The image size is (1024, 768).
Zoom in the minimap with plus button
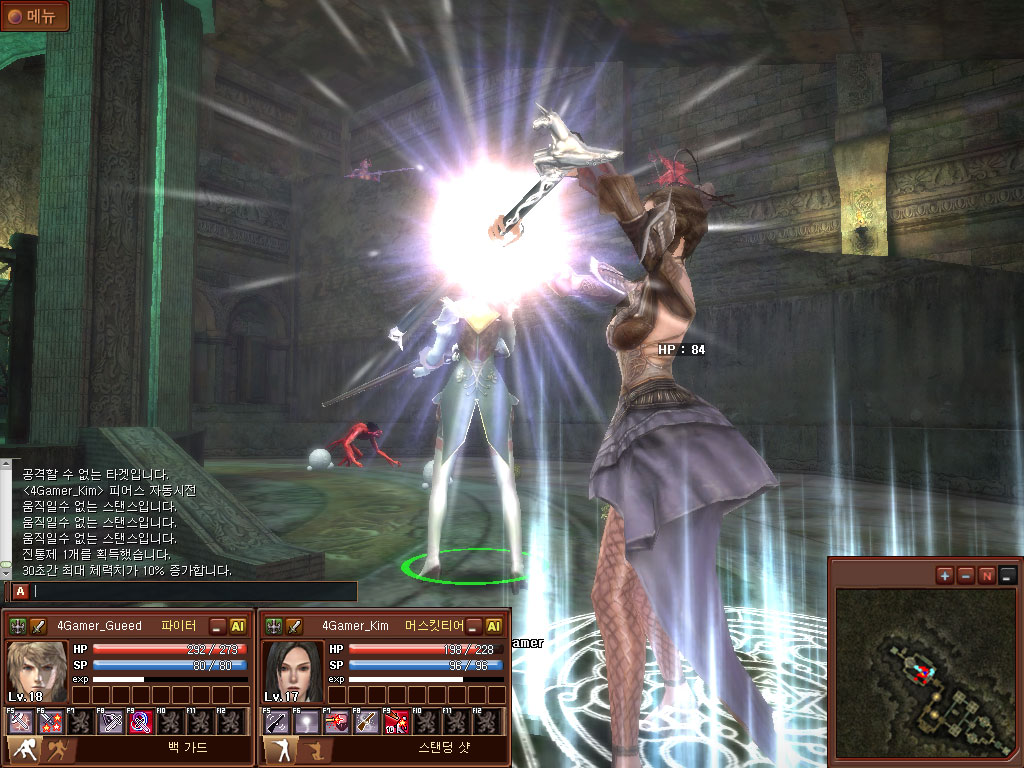[944, 575]
